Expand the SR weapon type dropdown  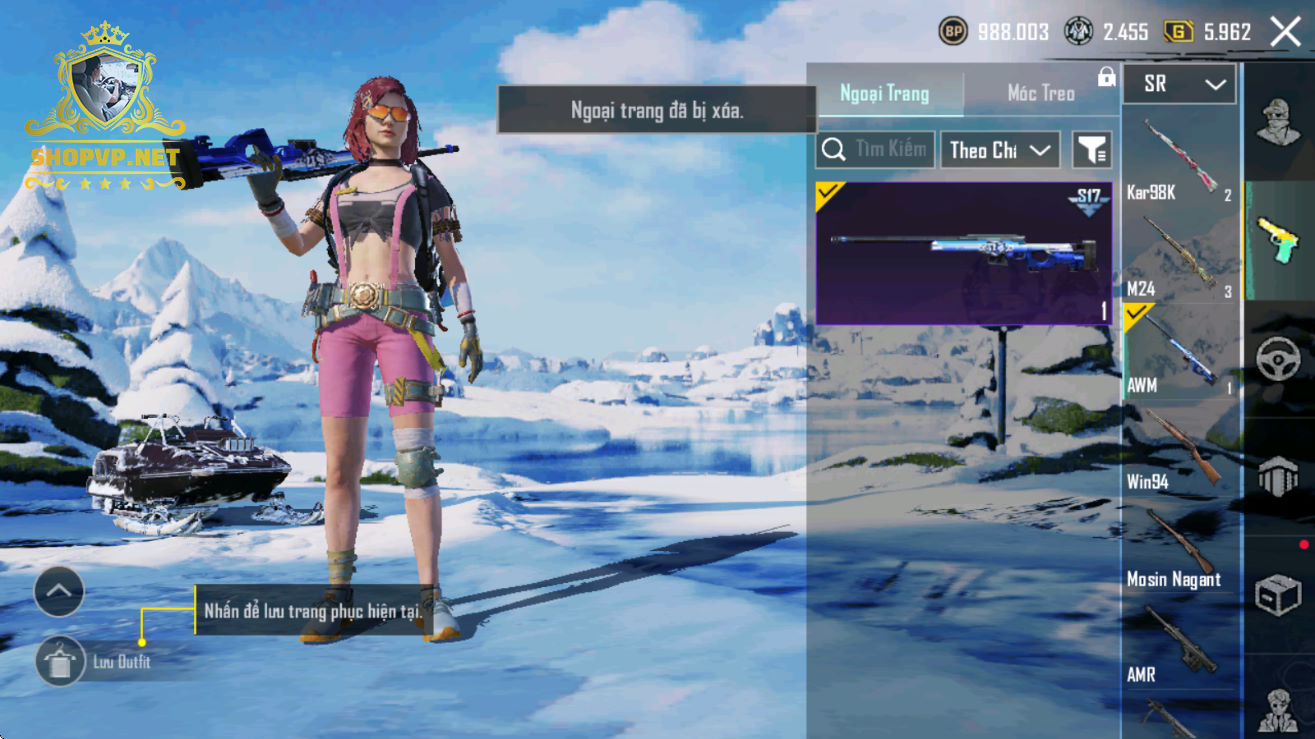pos(1180,85)
